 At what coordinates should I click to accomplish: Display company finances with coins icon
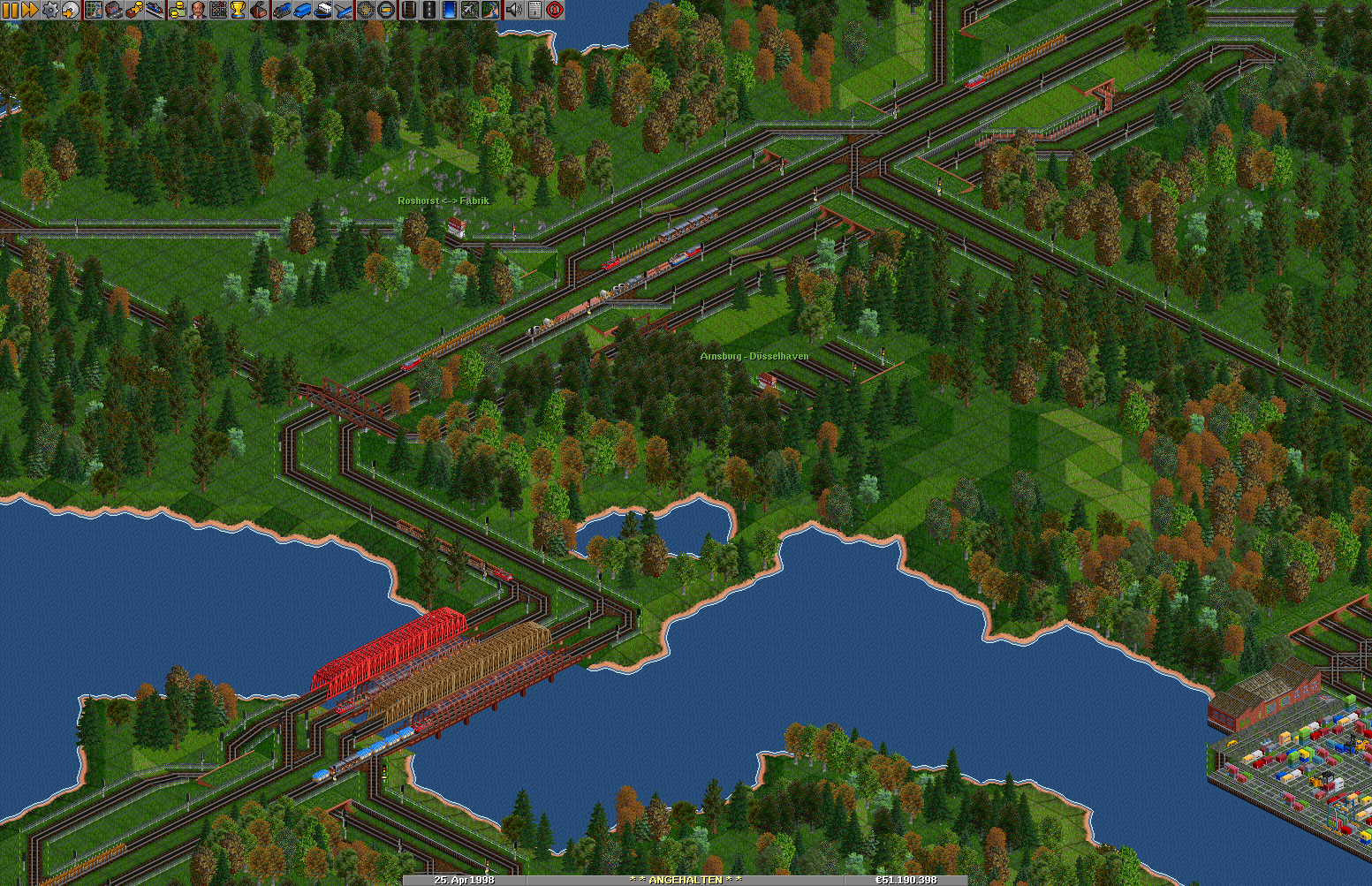[x=177, y=10]
